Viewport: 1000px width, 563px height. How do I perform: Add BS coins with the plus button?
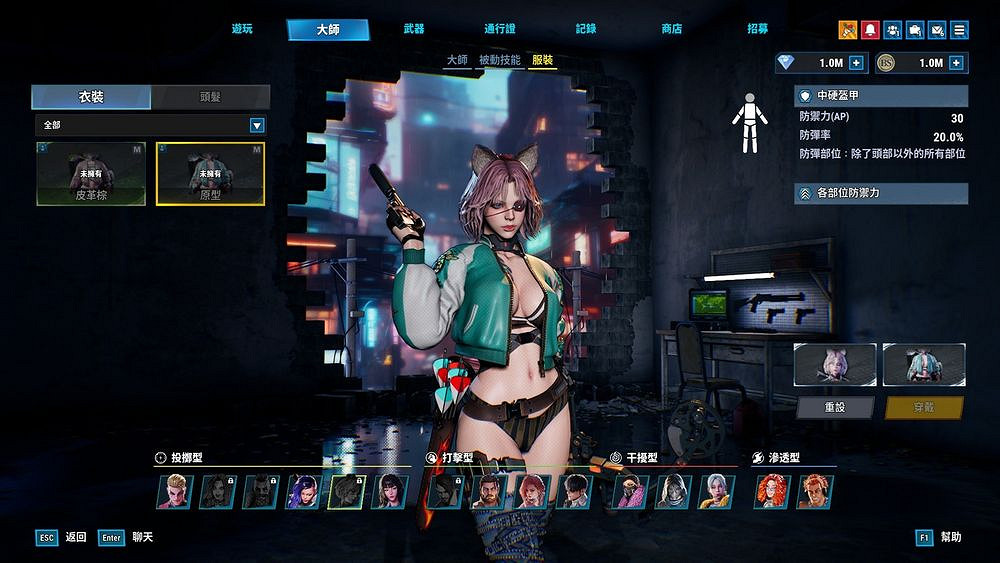[x=956, y=63]
